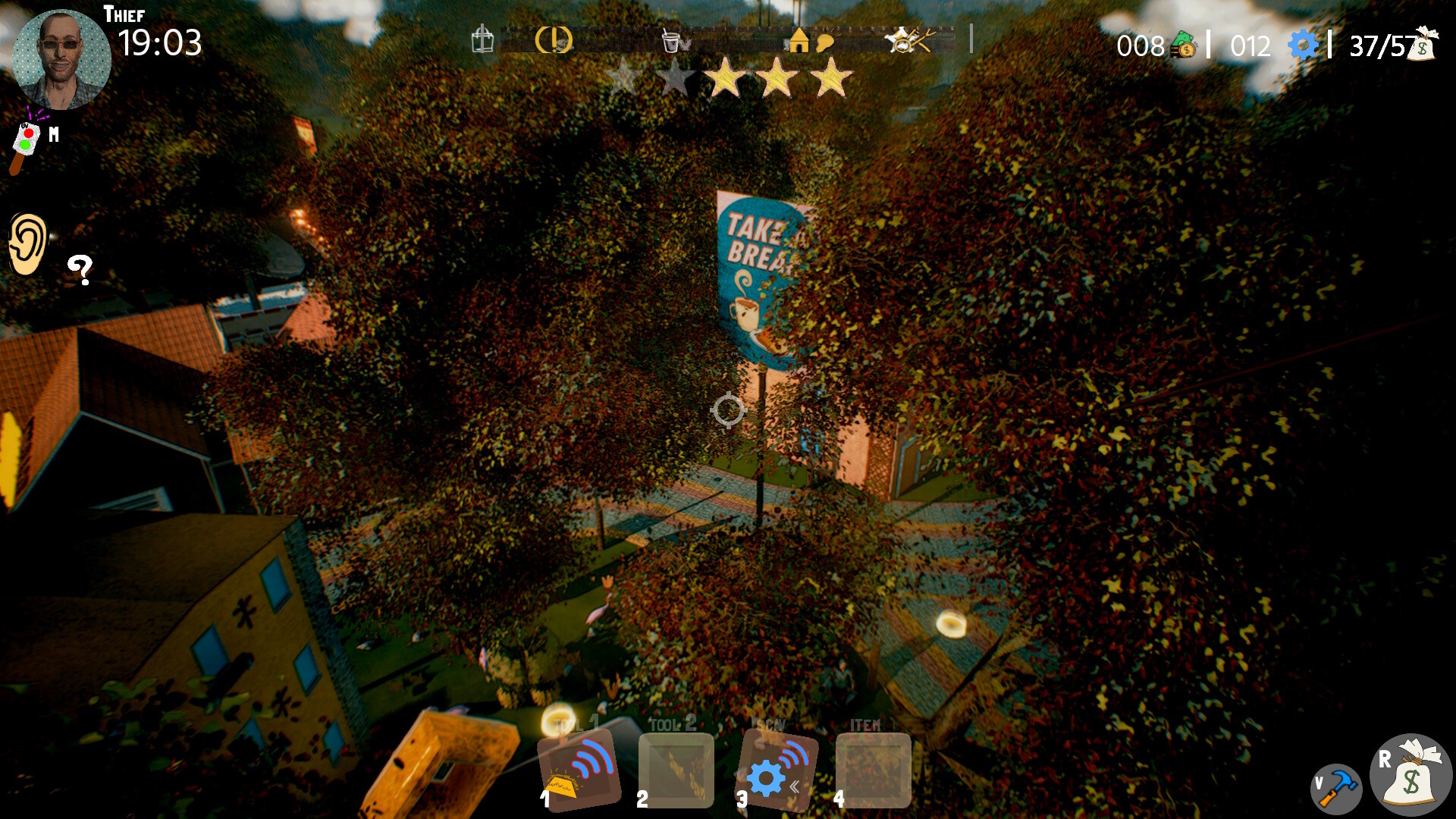The image size is (1456, 819).
Task: Click the circular exclamation objective icon
Action: point(554,42)
